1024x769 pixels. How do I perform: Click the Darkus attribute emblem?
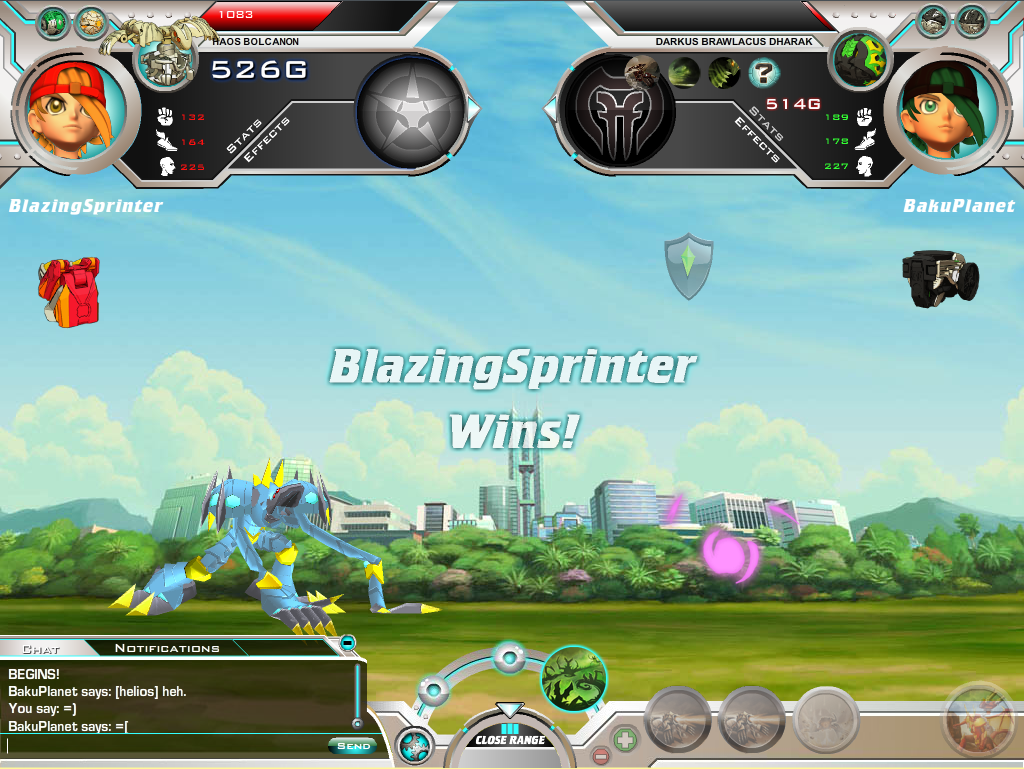click(x=616, y=110)
